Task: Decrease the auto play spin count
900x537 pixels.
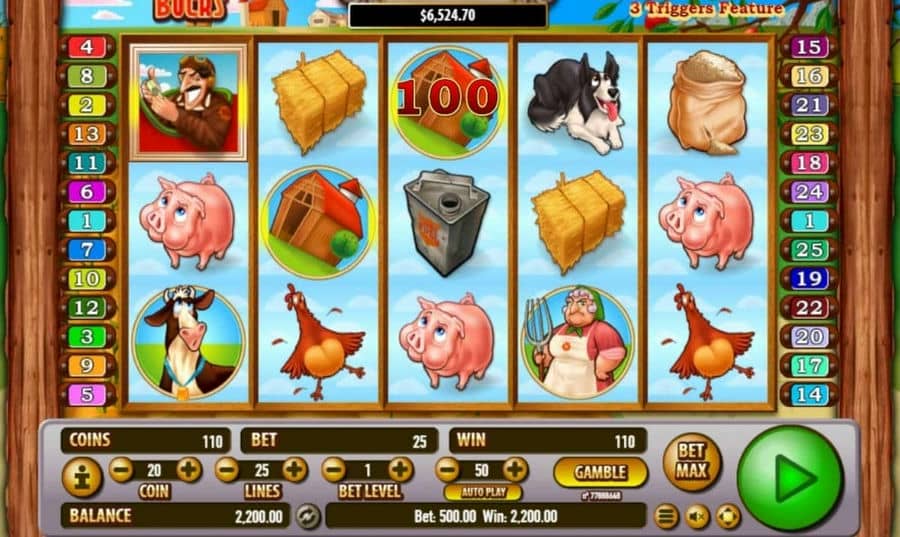Action: pyautogui.click(x=447, y=469)
